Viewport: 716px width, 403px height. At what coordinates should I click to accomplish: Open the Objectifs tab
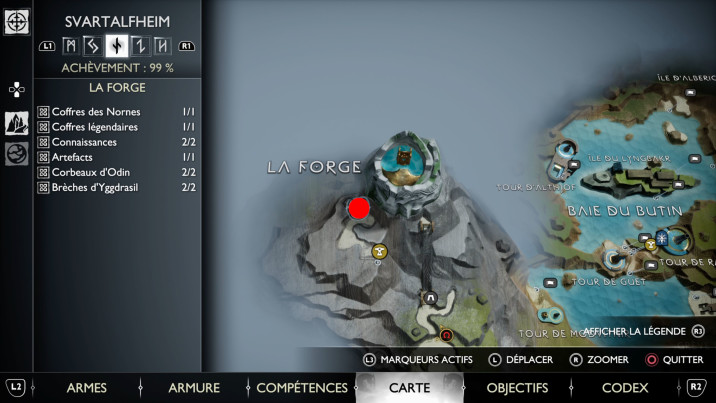pos(517,388)
